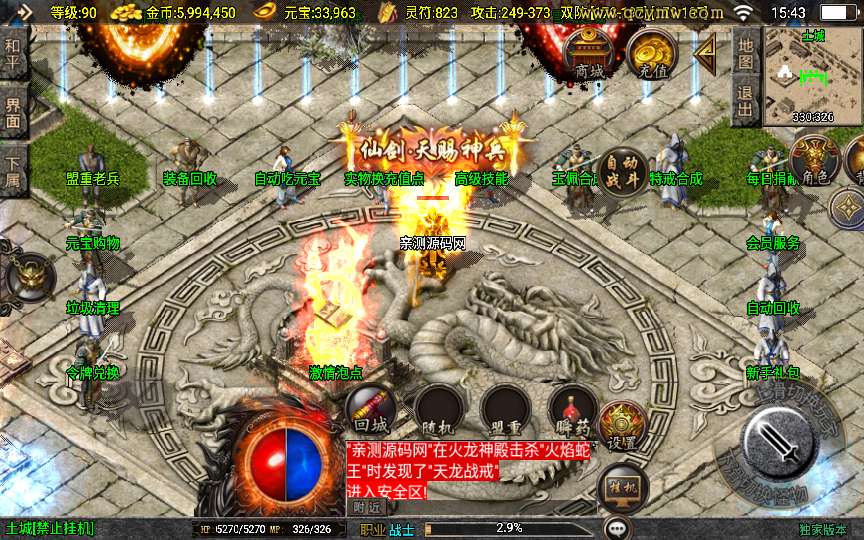This screenshot has height=540, width=864.
Task: Use the 盟重 teleport slot
Action: click(504, 410)
